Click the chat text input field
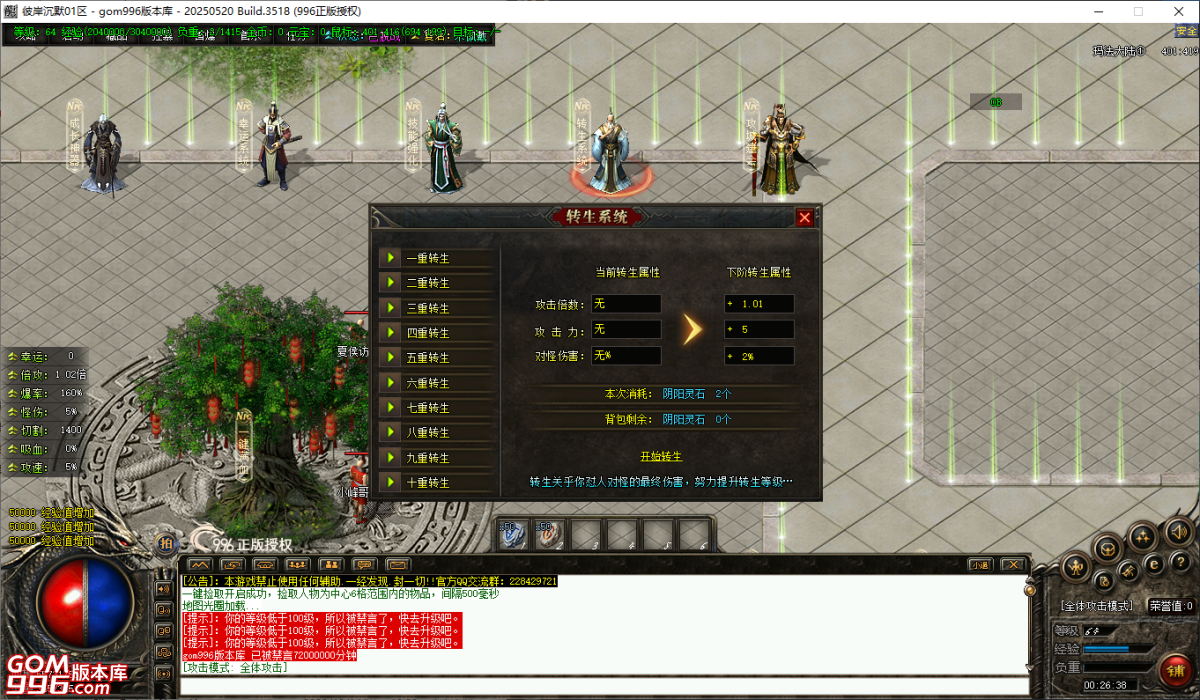The width and height of the screenshot is (1200, 700). tap(600, 686)
